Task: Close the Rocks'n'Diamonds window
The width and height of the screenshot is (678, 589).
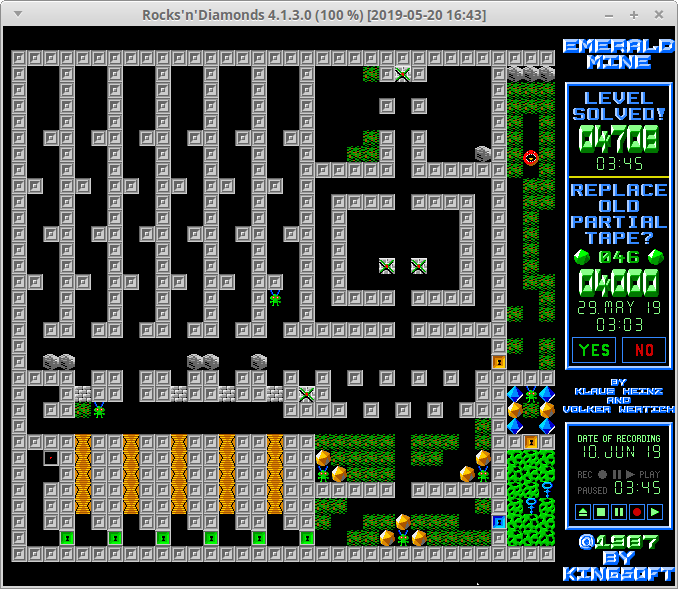Action: pos(659,15)
